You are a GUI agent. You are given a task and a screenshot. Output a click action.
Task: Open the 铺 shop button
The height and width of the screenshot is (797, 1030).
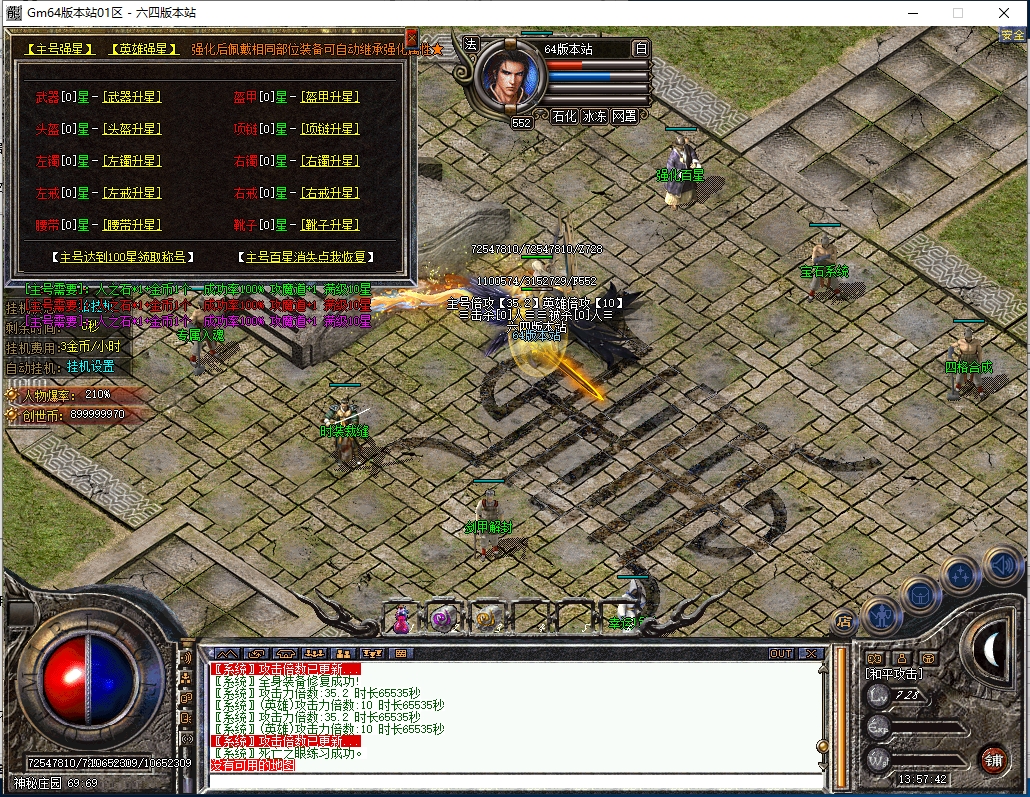click(x=991, y=757)
